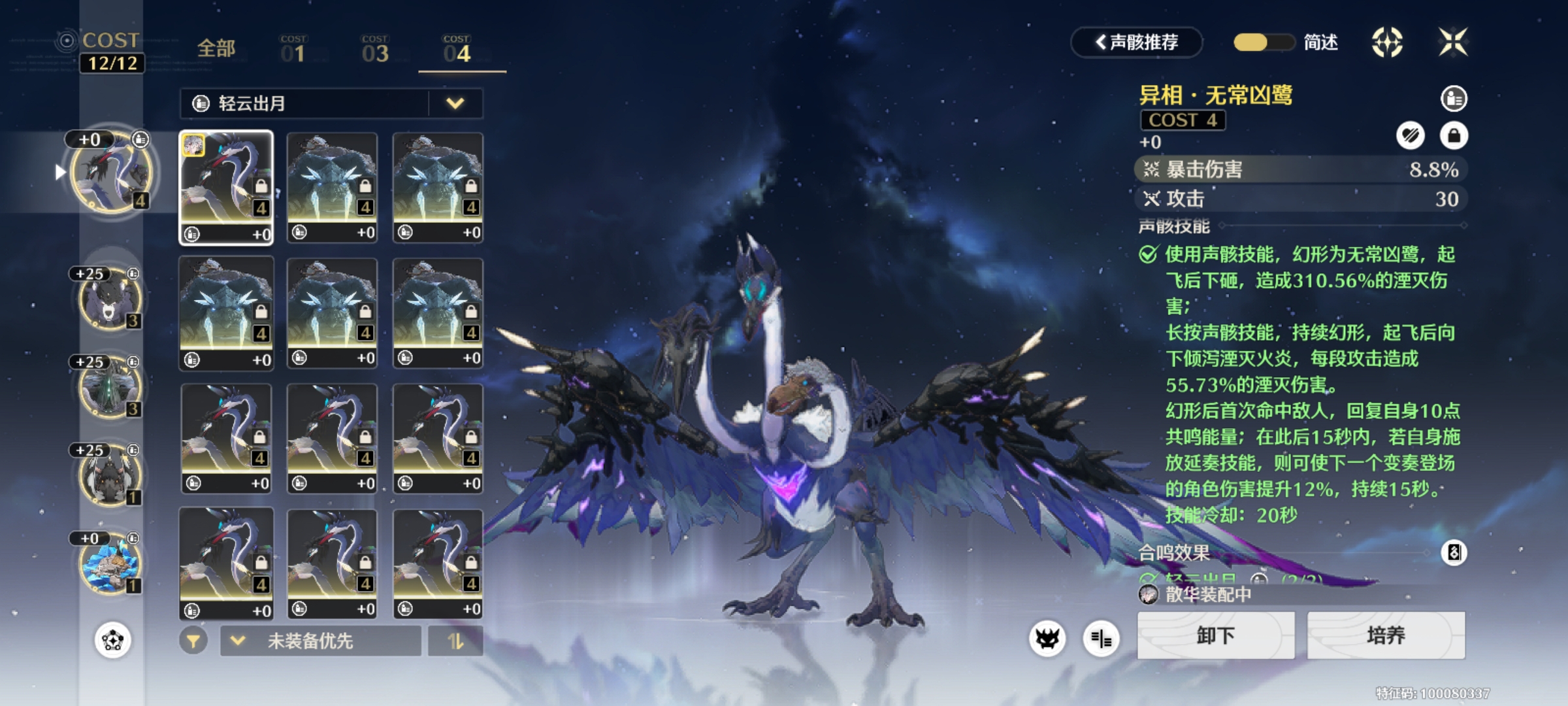Select the first equipped cost 4 echo slot
1568x706 pixels.
tap(111, 171)
